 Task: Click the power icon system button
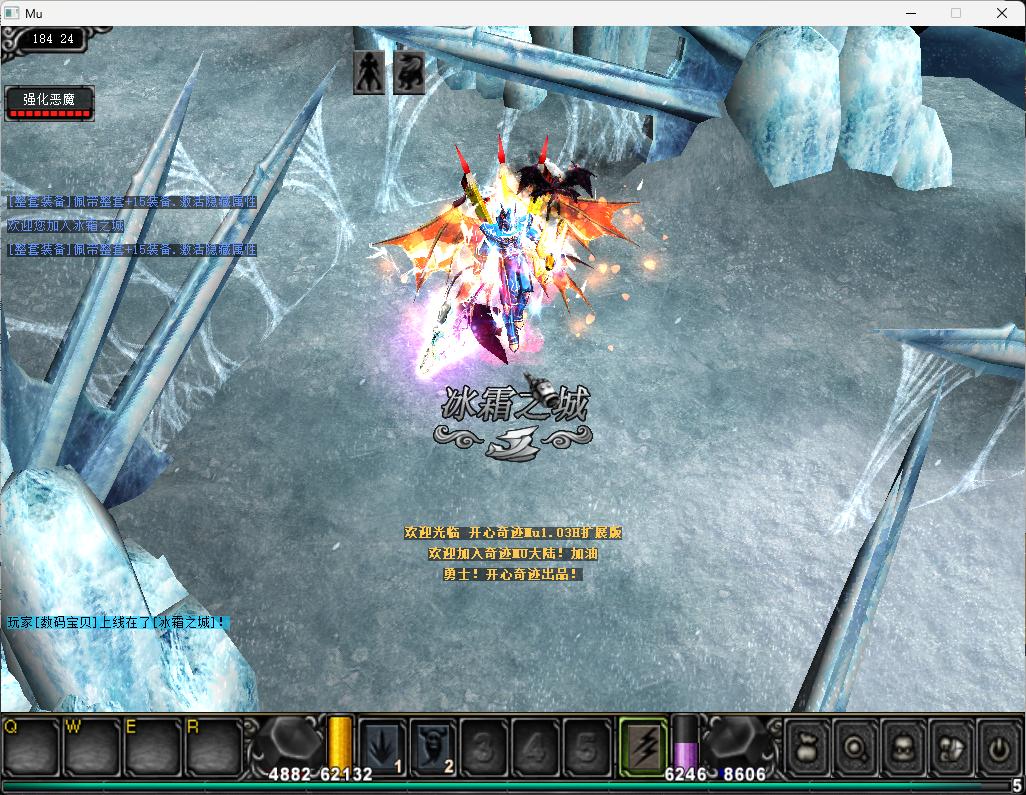998,747
